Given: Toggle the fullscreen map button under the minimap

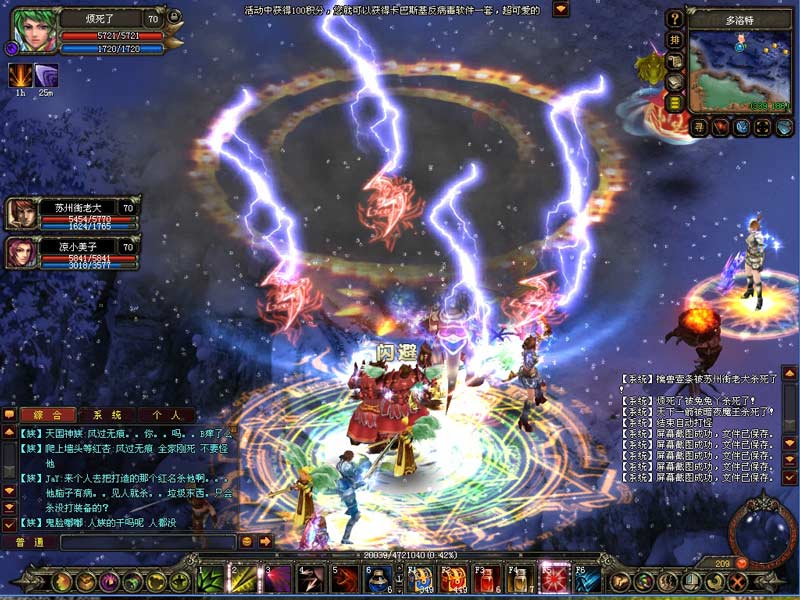Looking at the screenshot, I should (x=762, y=127).
